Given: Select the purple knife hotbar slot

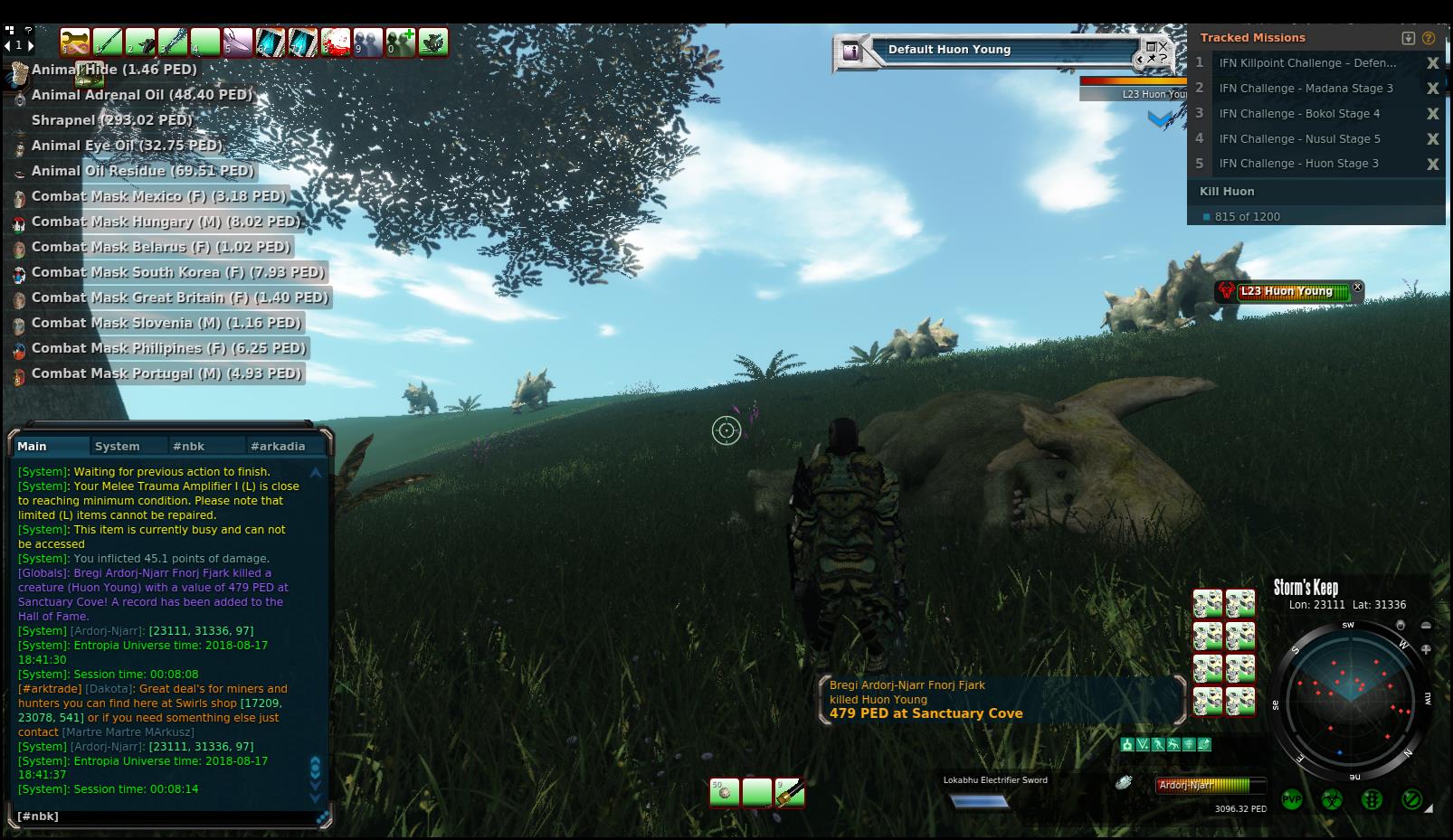Looking at the screenshot, I should (x=238, y=42).
